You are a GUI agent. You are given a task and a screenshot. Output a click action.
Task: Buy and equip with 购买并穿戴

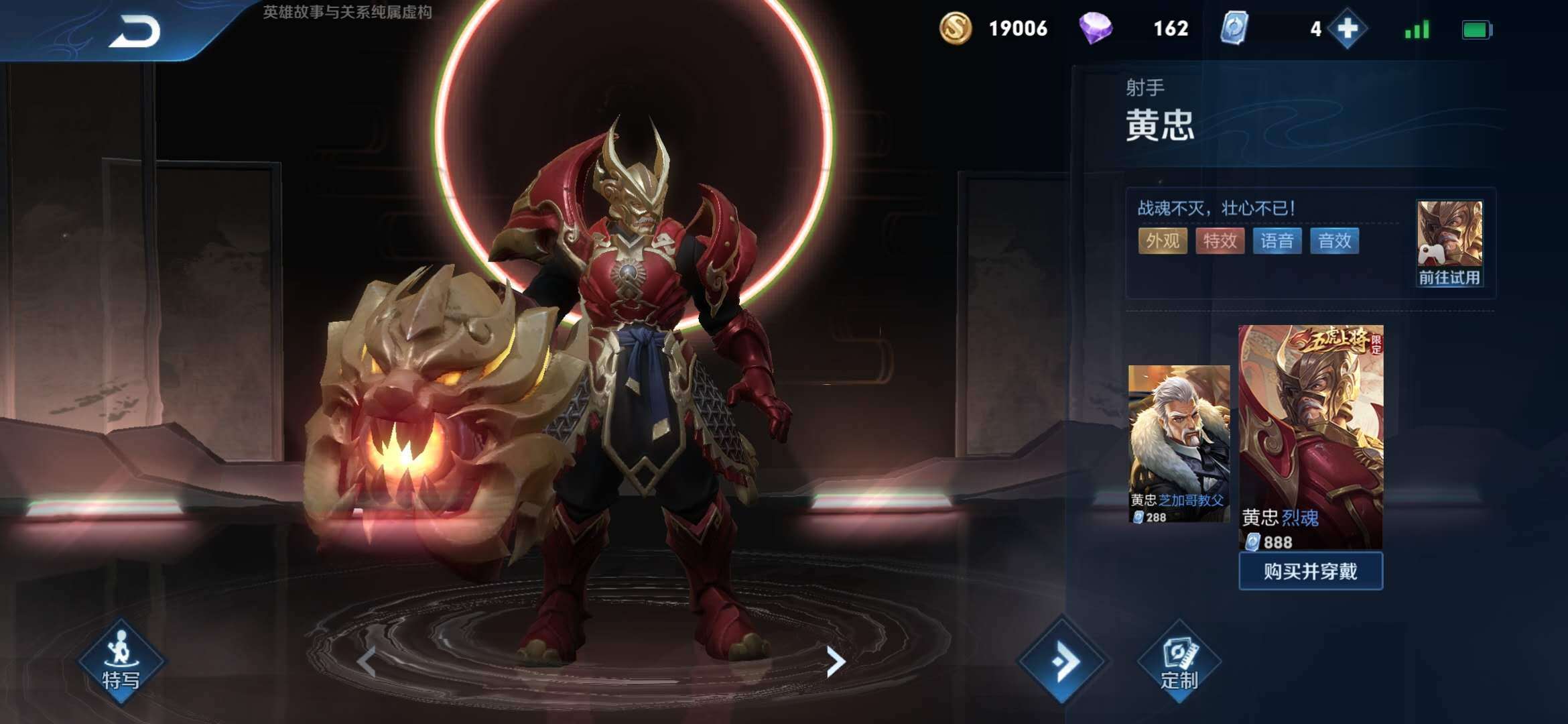point(1310,571)
